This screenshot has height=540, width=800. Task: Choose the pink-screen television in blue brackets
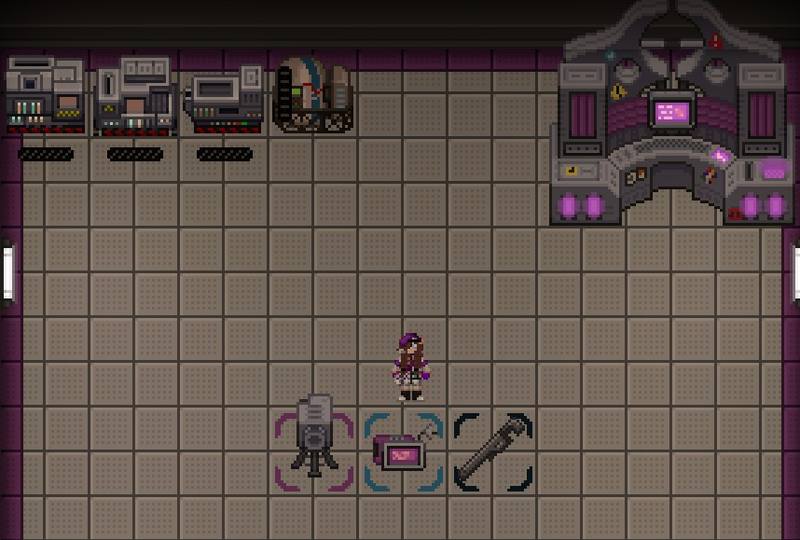click(402, 453)
